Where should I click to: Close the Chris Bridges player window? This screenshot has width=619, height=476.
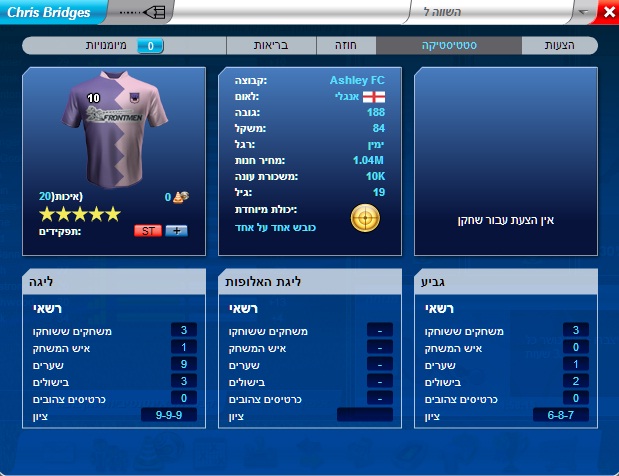[609, 12]
